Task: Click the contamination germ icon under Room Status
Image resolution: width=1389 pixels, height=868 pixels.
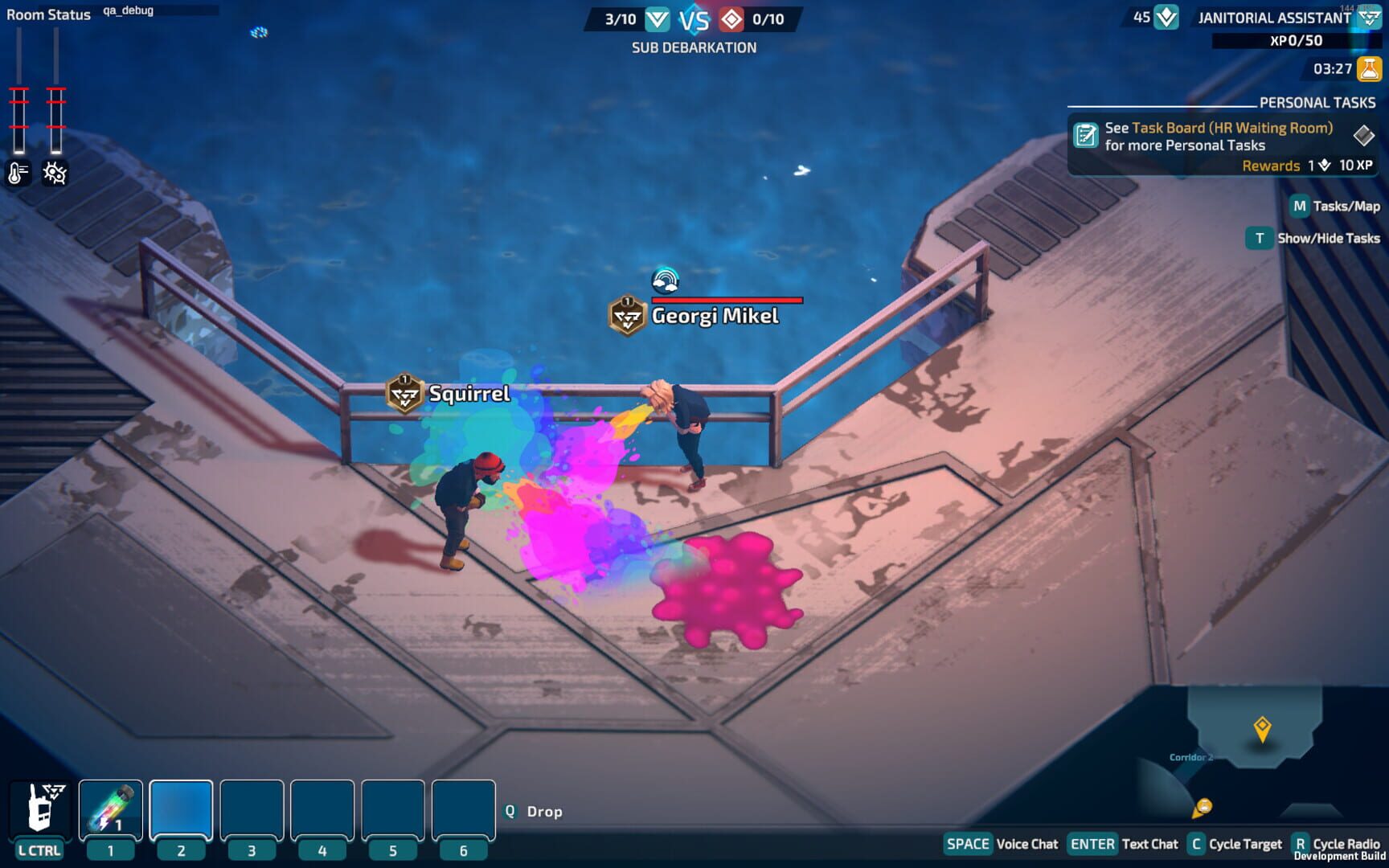Action: point(54,171)
